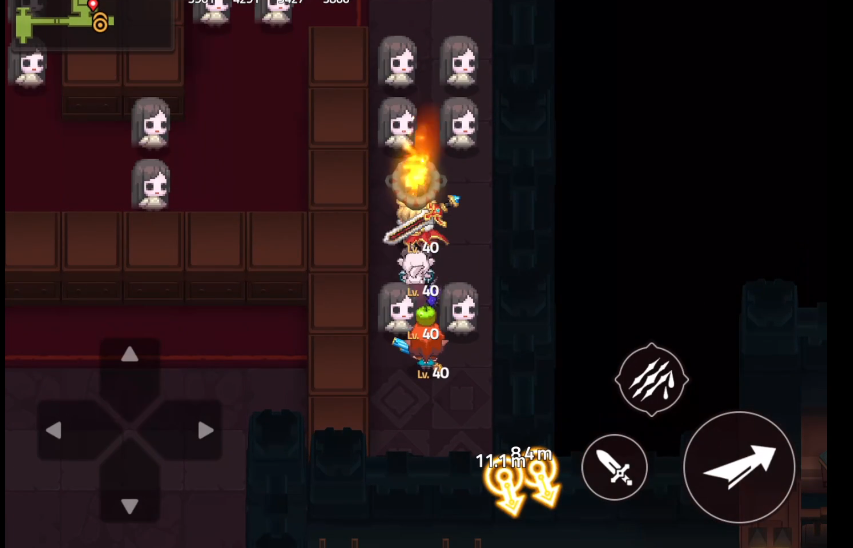This screenshot has height=548, width=853.
Task: Tap the right arrow on the D-pad
Action: [205, 431]
